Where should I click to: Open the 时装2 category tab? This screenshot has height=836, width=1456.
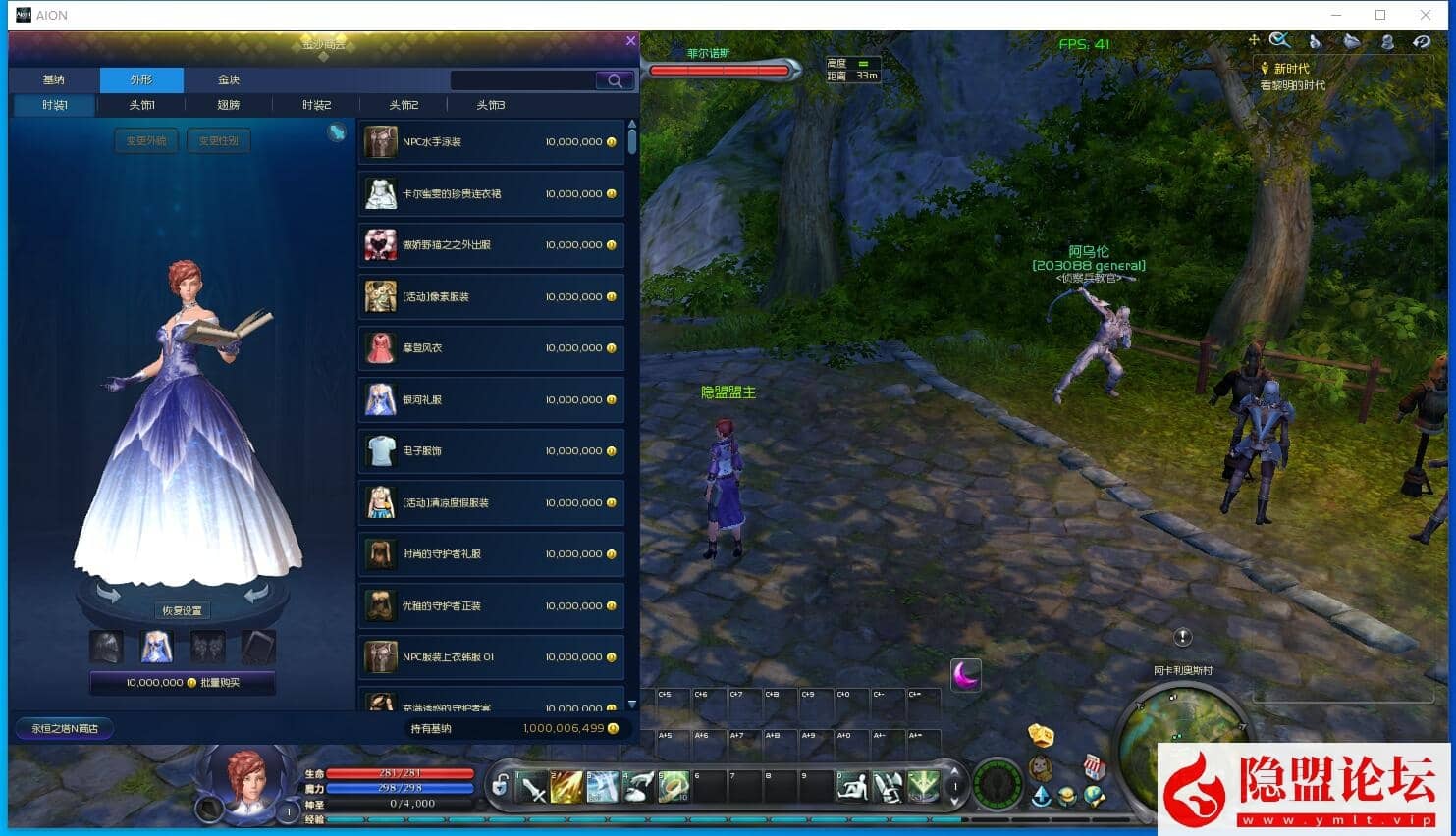(x=316, y=105)
